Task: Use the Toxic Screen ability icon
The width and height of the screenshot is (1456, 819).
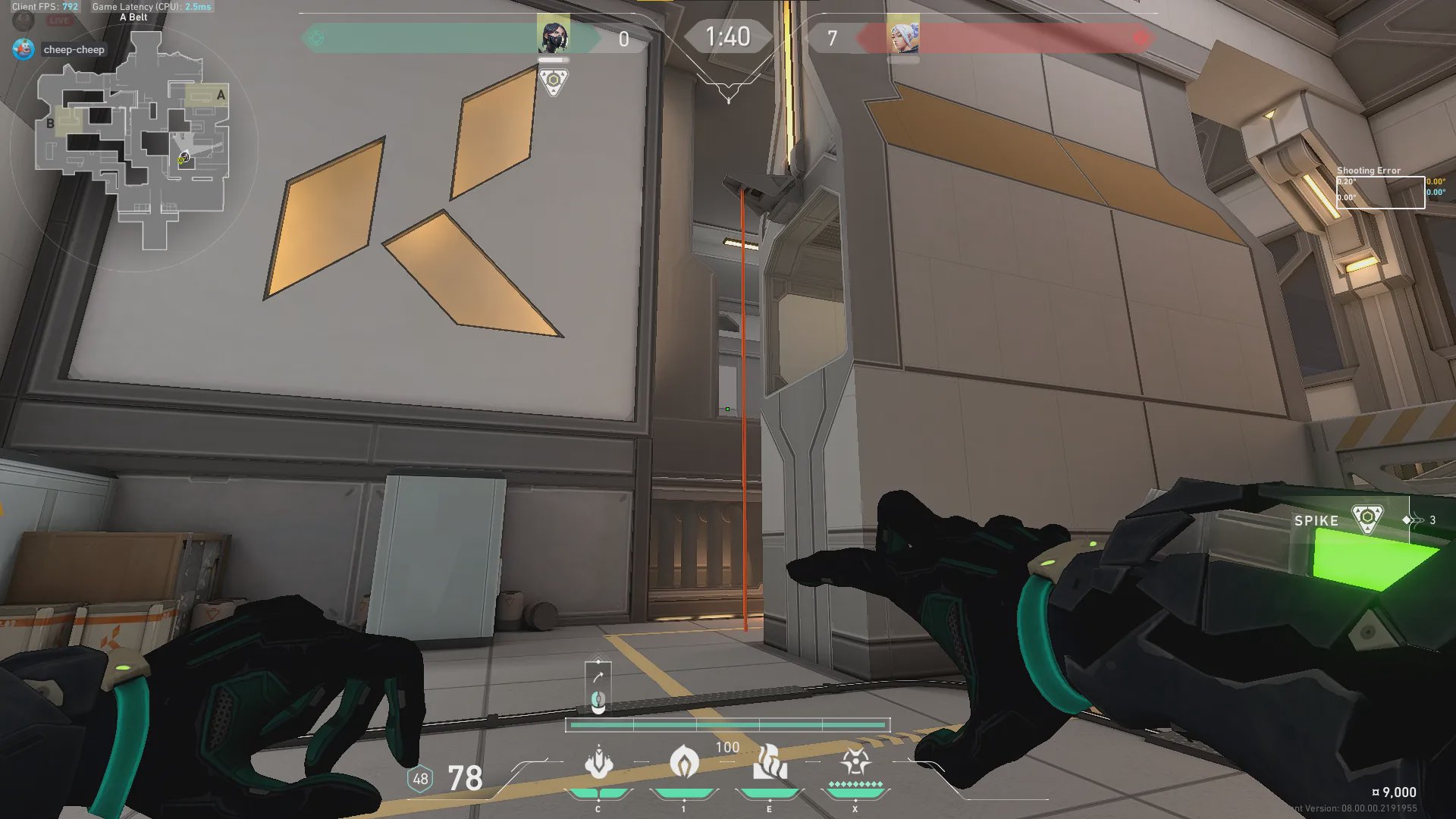Action: point(769,763)
